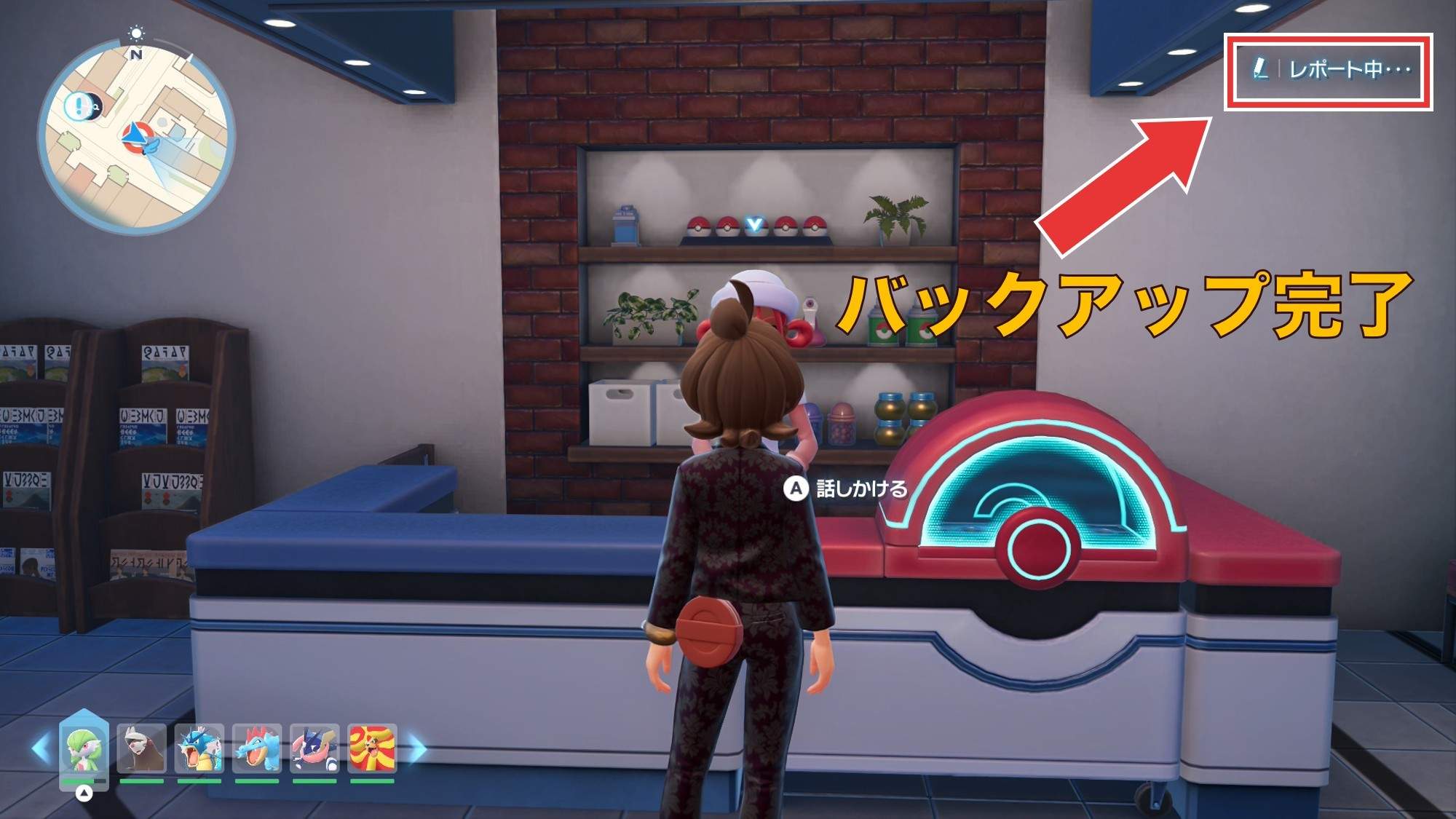Click the right arrow beside the party bar
This screenshot has height=819, width=1456.
pos(417,749)
